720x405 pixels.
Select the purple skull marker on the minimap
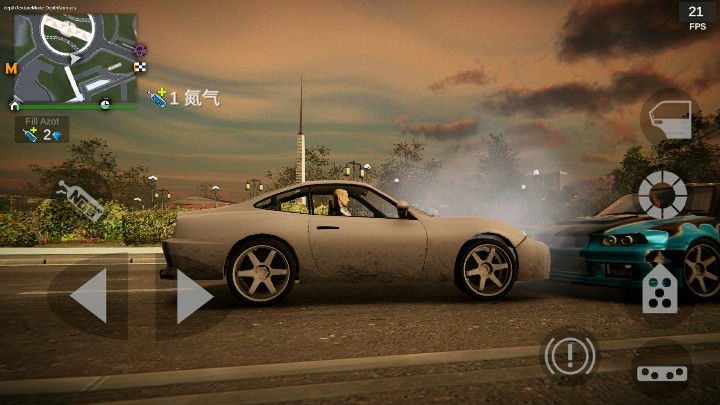[x=140, y=50]
